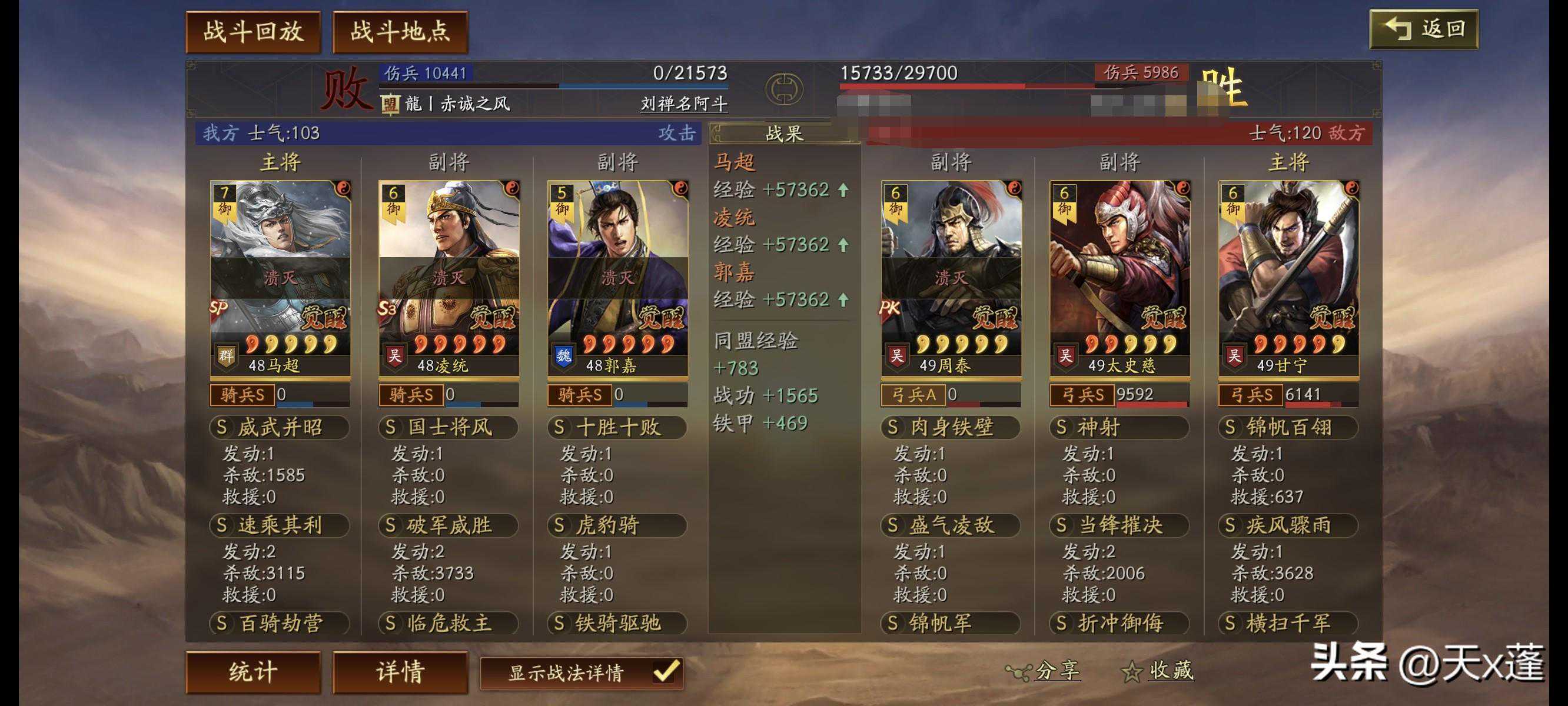Show the 战斗地点 battle location

[400, 32]
